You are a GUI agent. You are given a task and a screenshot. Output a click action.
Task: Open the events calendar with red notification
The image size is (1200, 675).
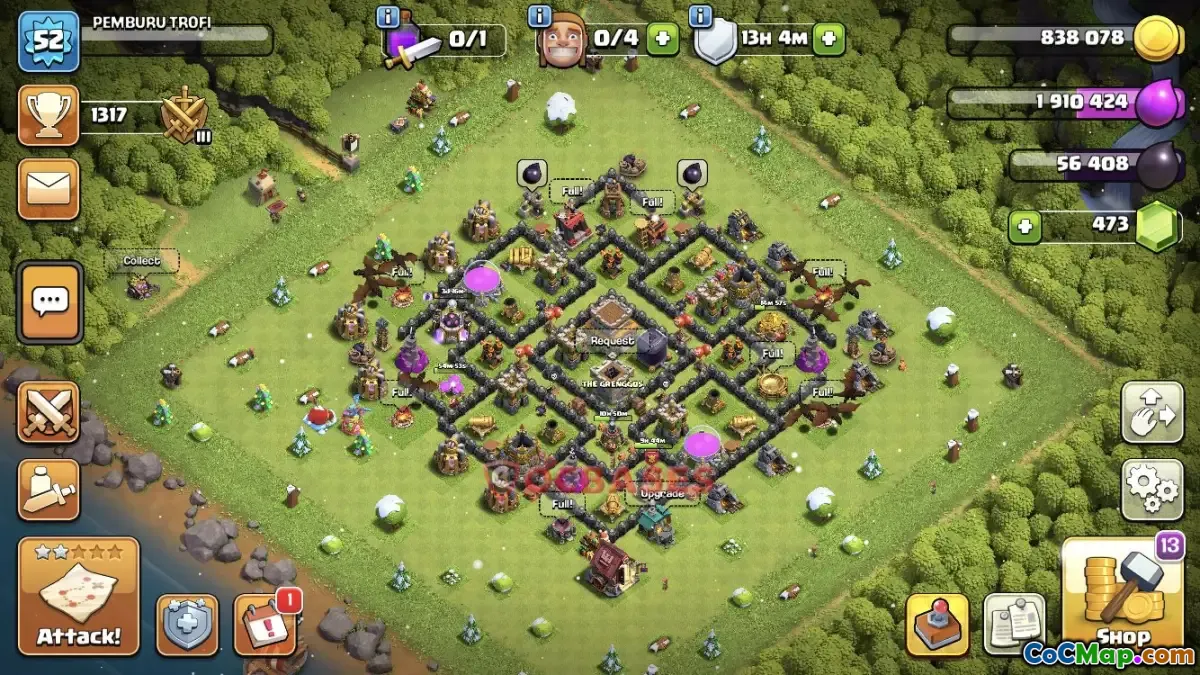(264, 624)
